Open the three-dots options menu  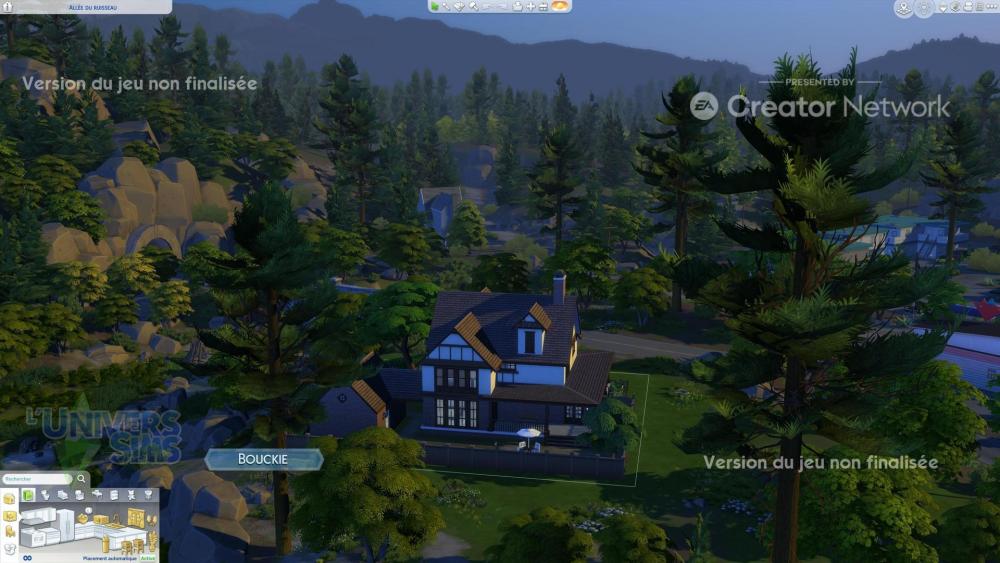(x=991, y=7)
